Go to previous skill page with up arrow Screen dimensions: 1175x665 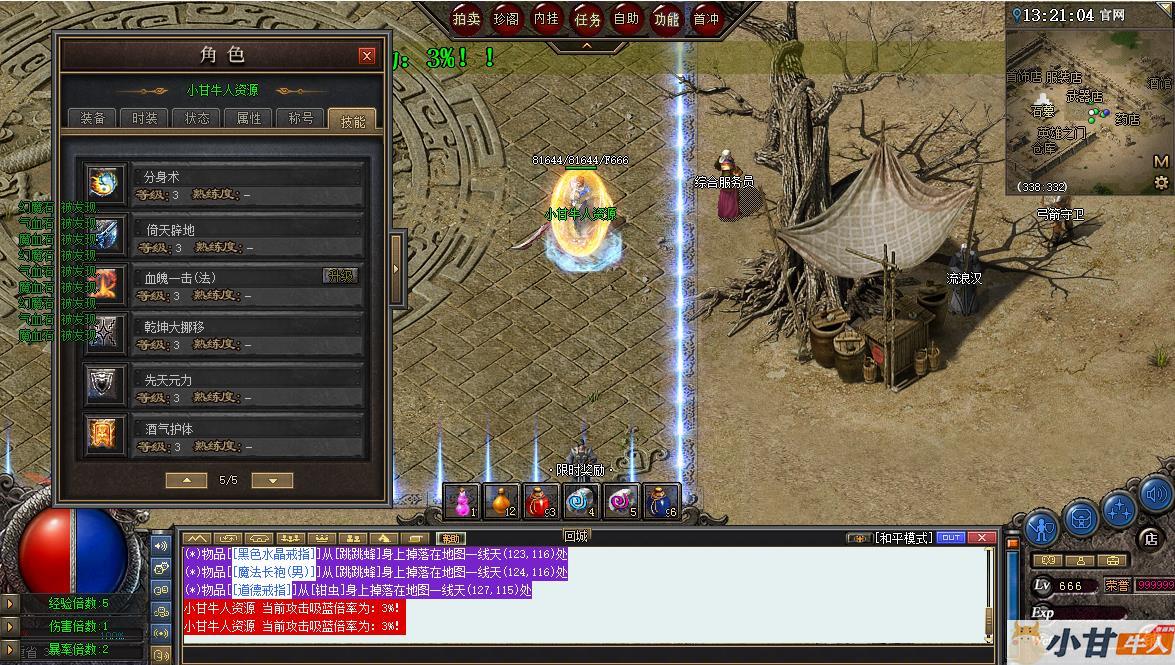[186, 480]
